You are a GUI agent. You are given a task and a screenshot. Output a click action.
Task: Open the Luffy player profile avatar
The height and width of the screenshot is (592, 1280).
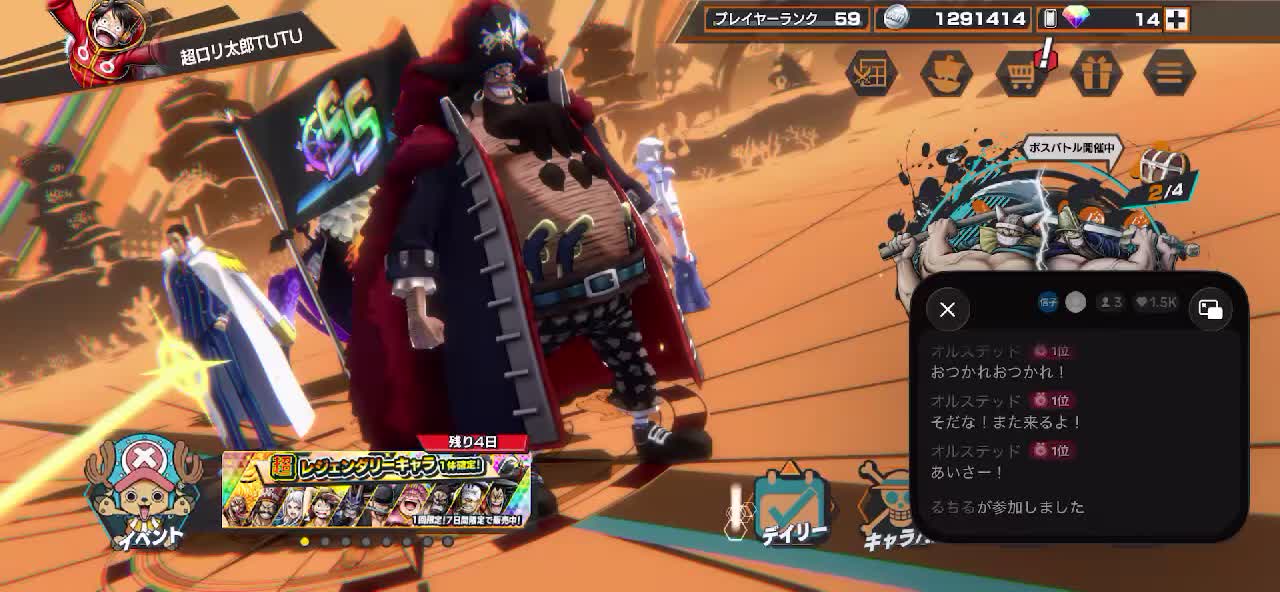pyautogui.click(x=105, y=38)
